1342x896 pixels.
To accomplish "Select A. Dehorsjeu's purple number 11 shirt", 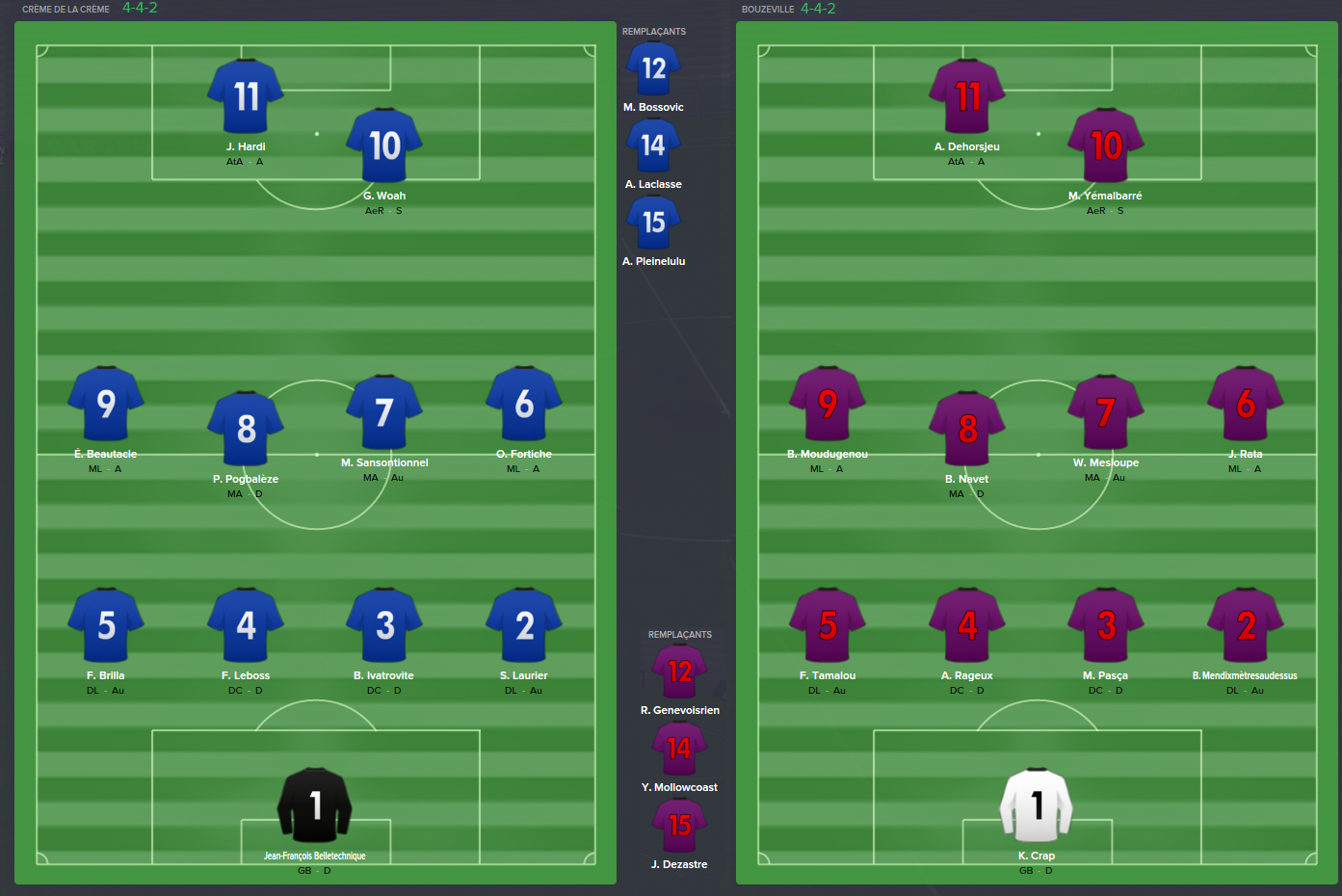I will point(967,96).
